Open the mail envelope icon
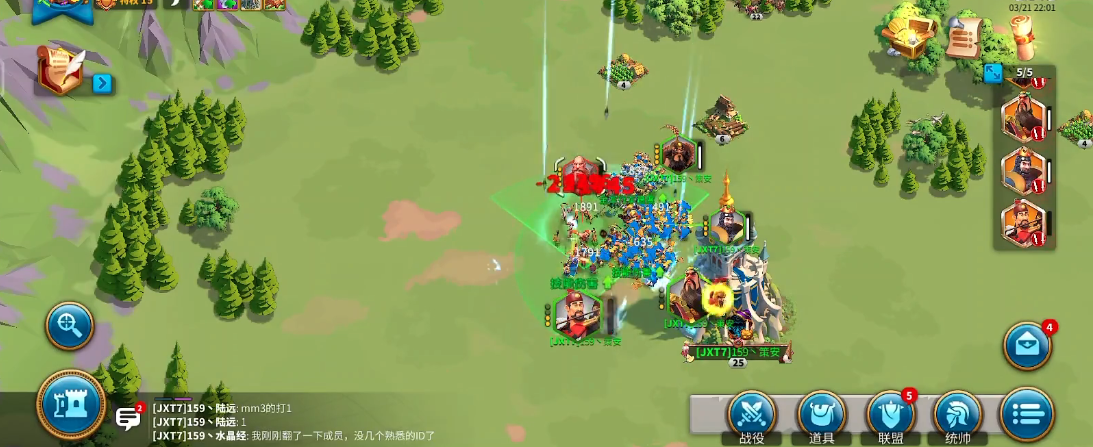The width and height of the screenshot is (1093, 447). 1027,345
